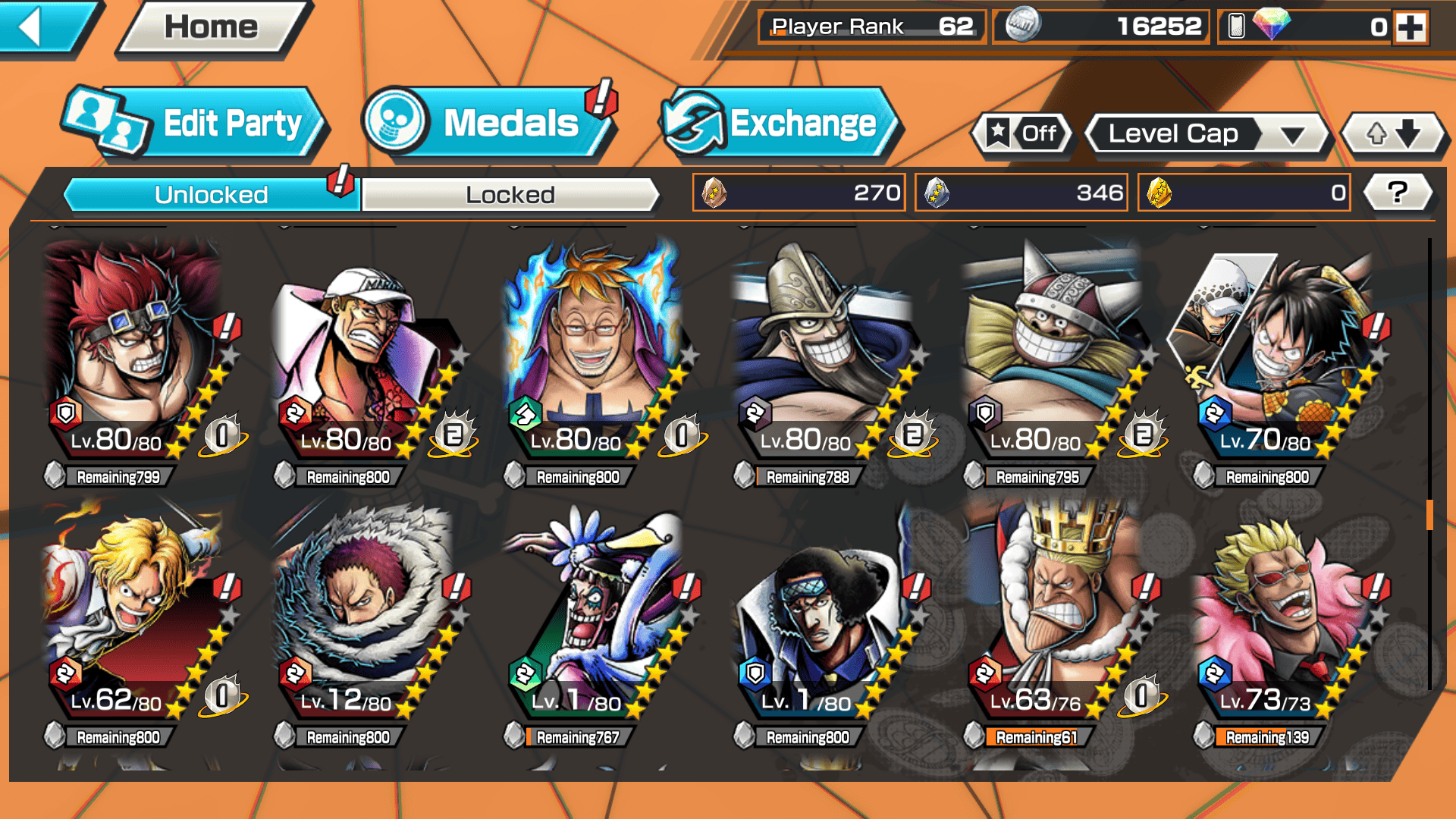Select the Unlocked characters tab
This screenshot has height=819, width=1456.
pos(211,195)
